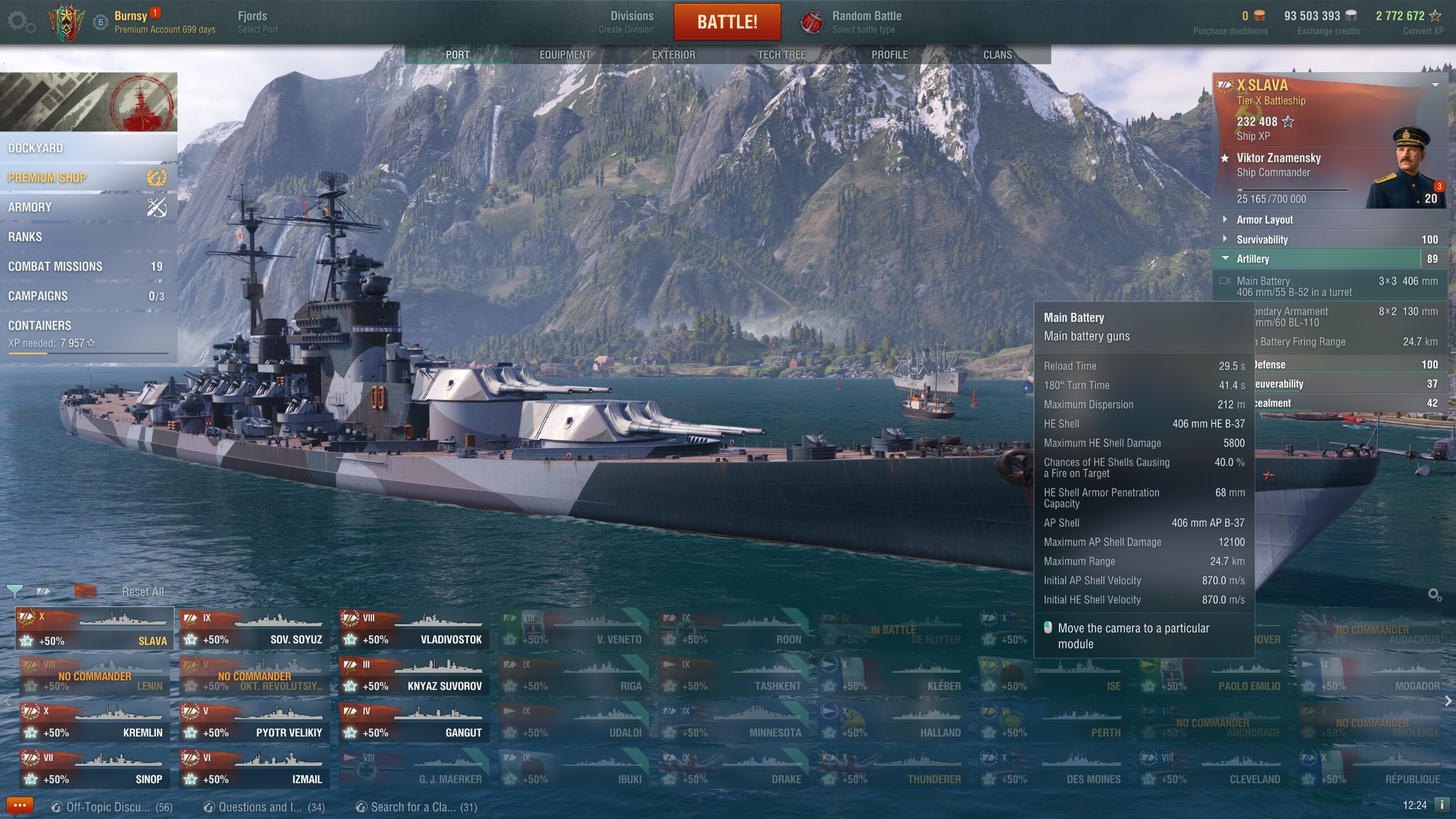This screenshot has height=819, width=1456.
Task: Expand the Armor Layout section
Action: [1264, 220]
